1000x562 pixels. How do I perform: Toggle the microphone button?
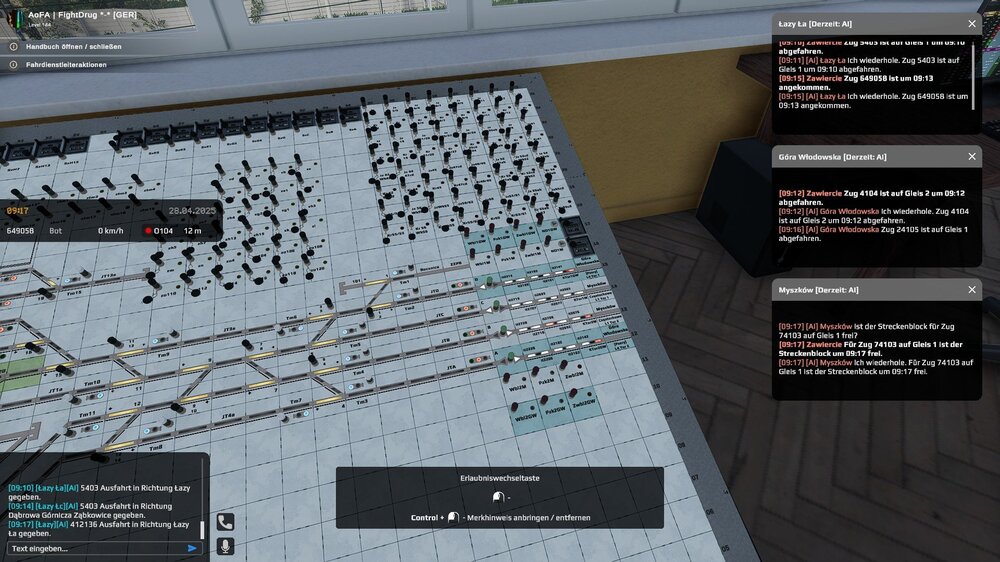(x=225, y=546)
